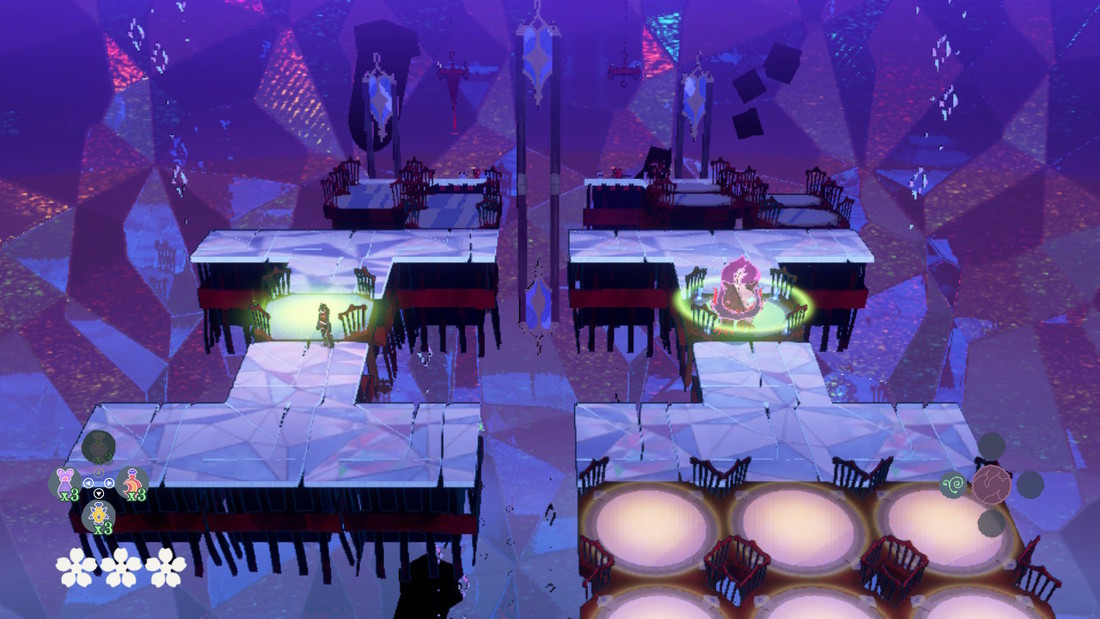
Task: Activate the green spiral ability icon
Action: click(954, 486)
